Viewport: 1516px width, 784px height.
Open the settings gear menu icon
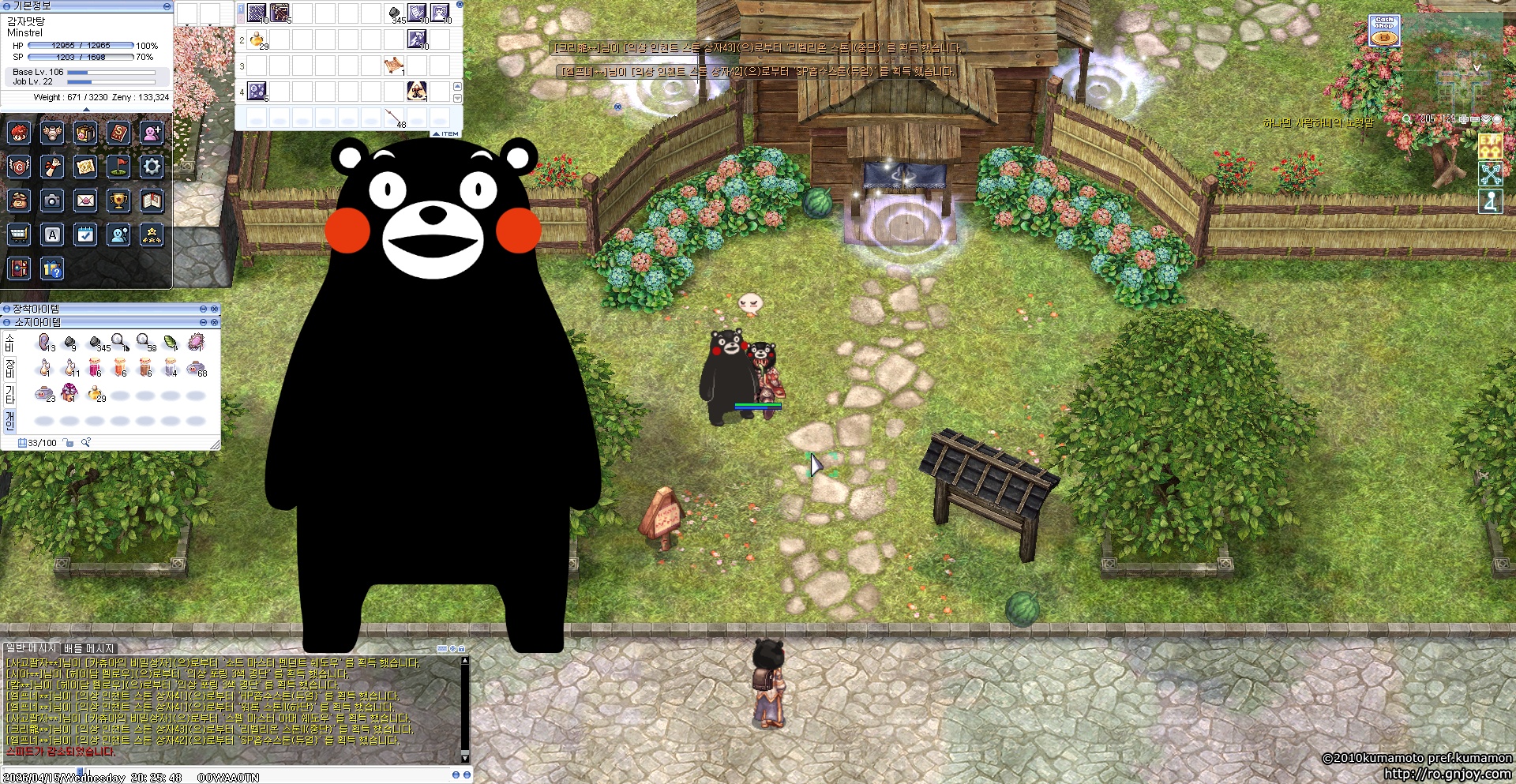pyautogui.click(x=152, y=167)
